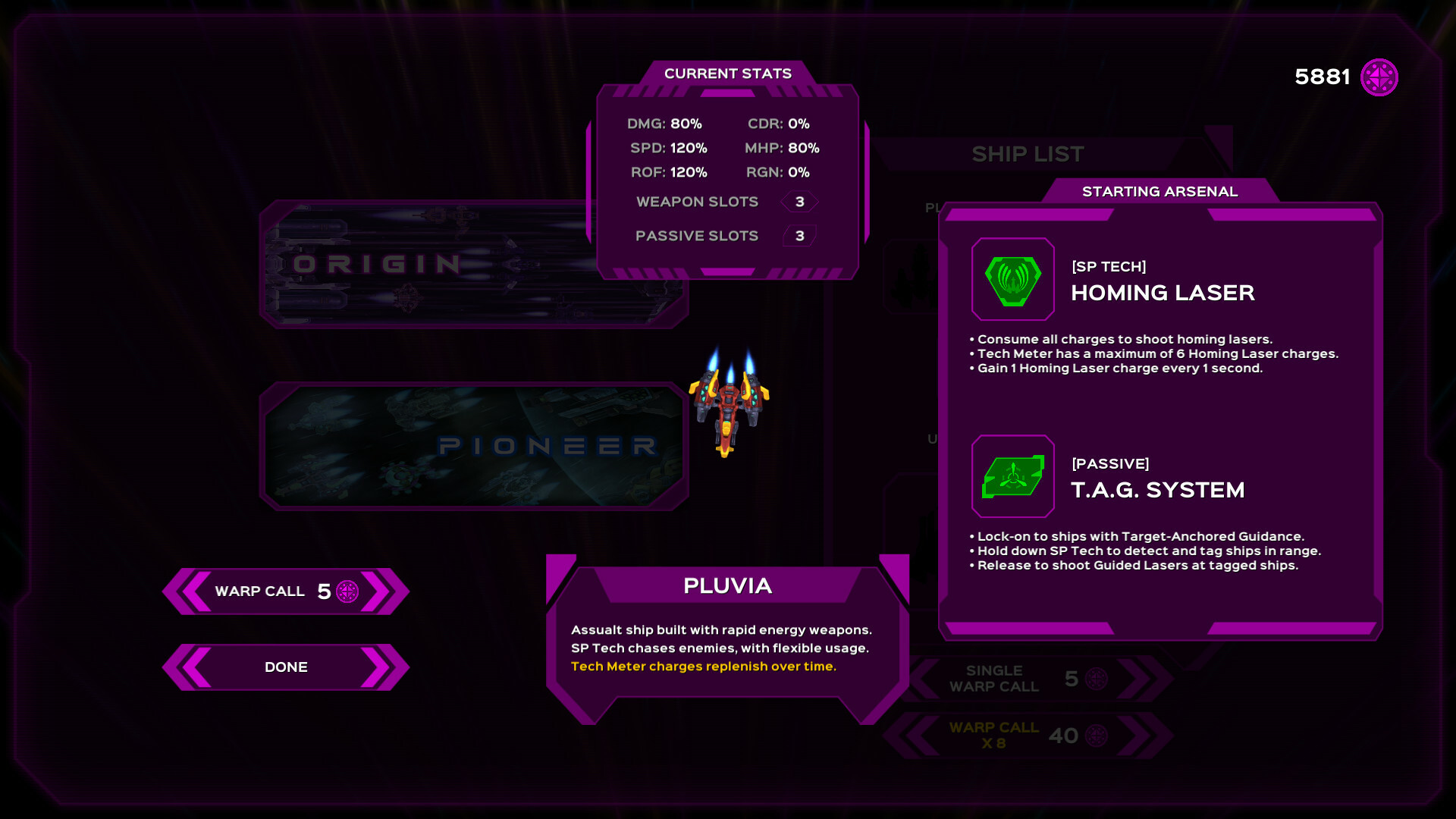Click the currency icon on Warp Call button
The width and height of the screenshot is (1456, 819).
(349, 591)
